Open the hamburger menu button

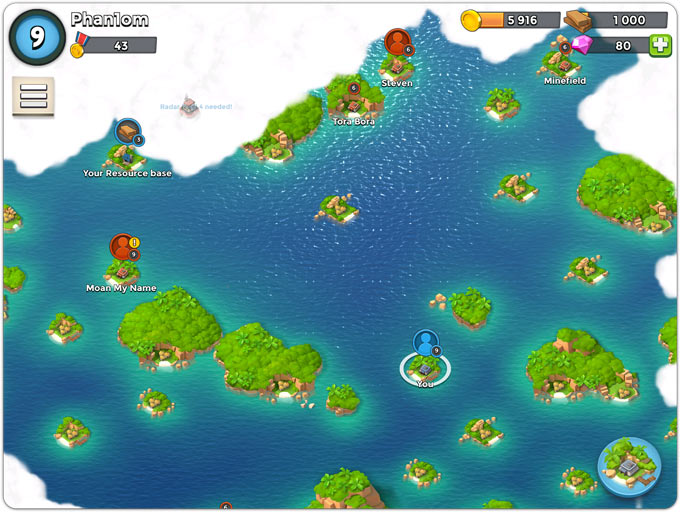(33, 96)
